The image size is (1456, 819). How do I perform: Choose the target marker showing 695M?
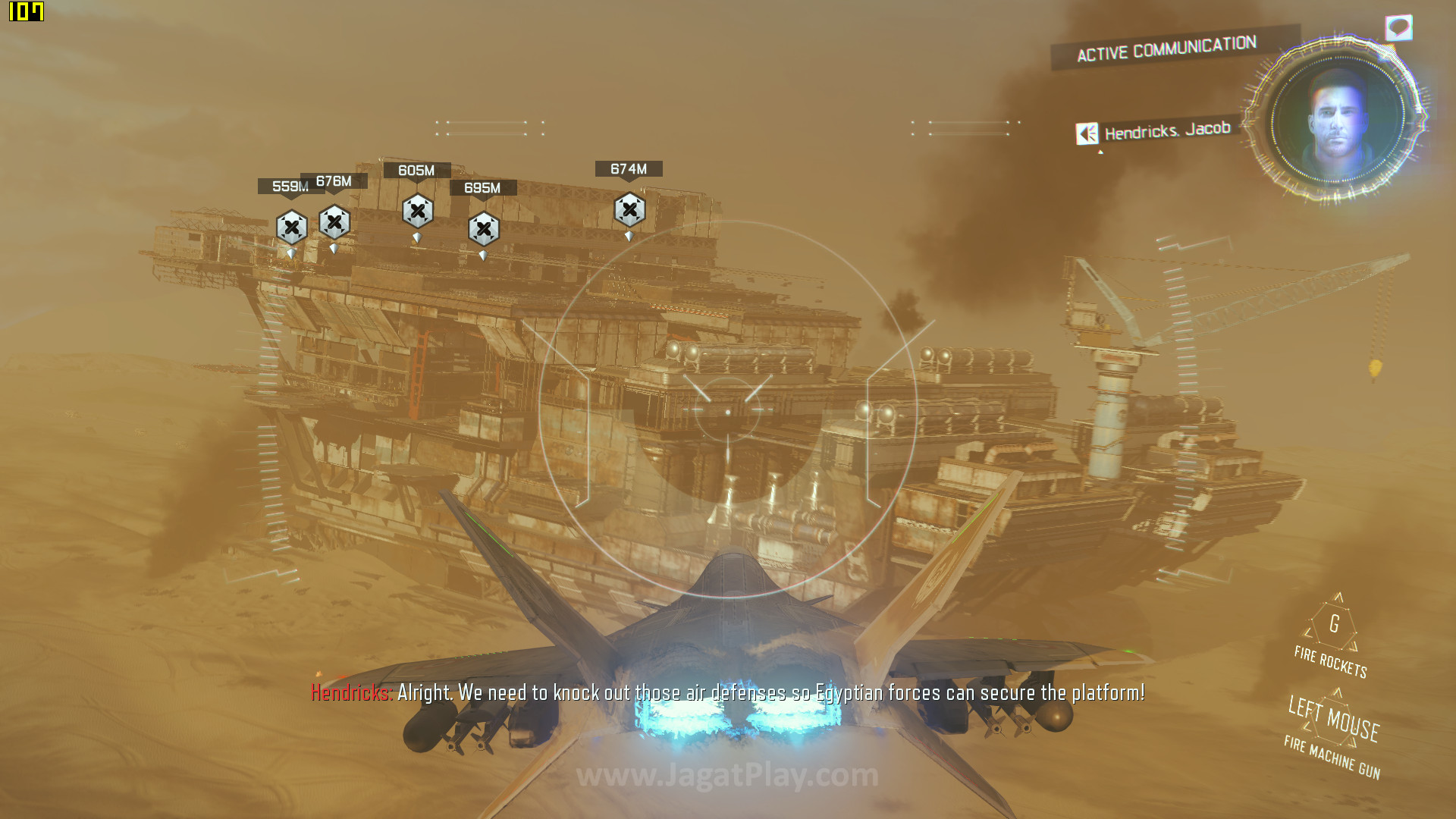tap(484, 228)
